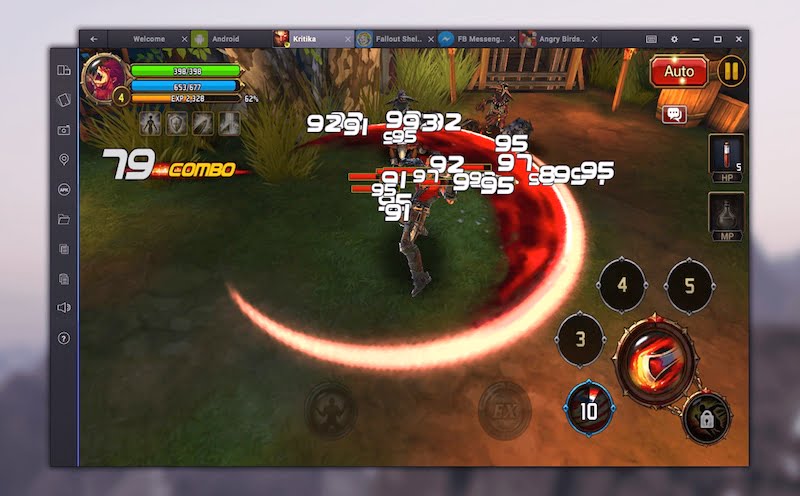Click the shield buff icon under the bars
The image size is (800, 496).
tap(177, 123)
